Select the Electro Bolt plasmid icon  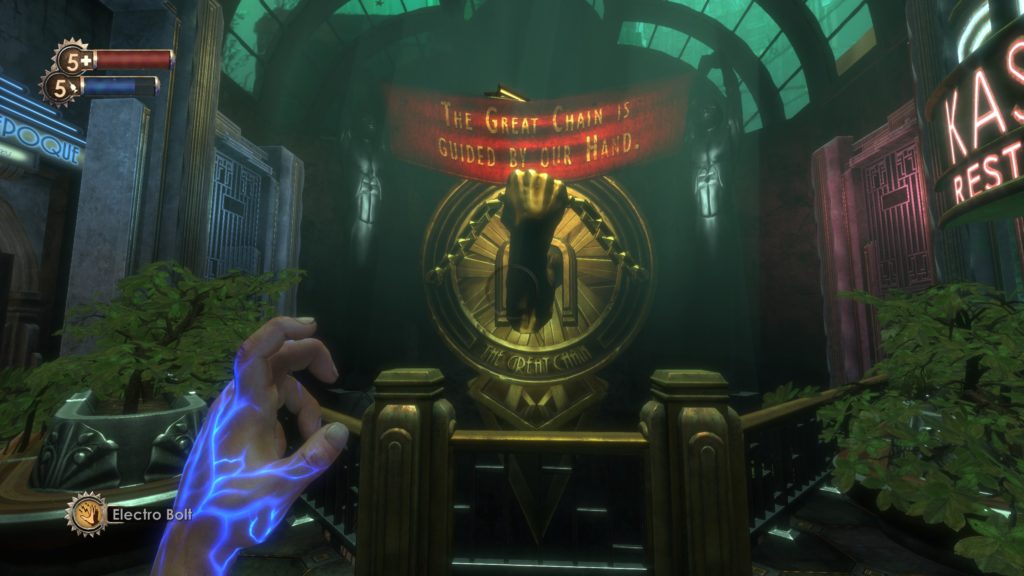coord(86,514)
